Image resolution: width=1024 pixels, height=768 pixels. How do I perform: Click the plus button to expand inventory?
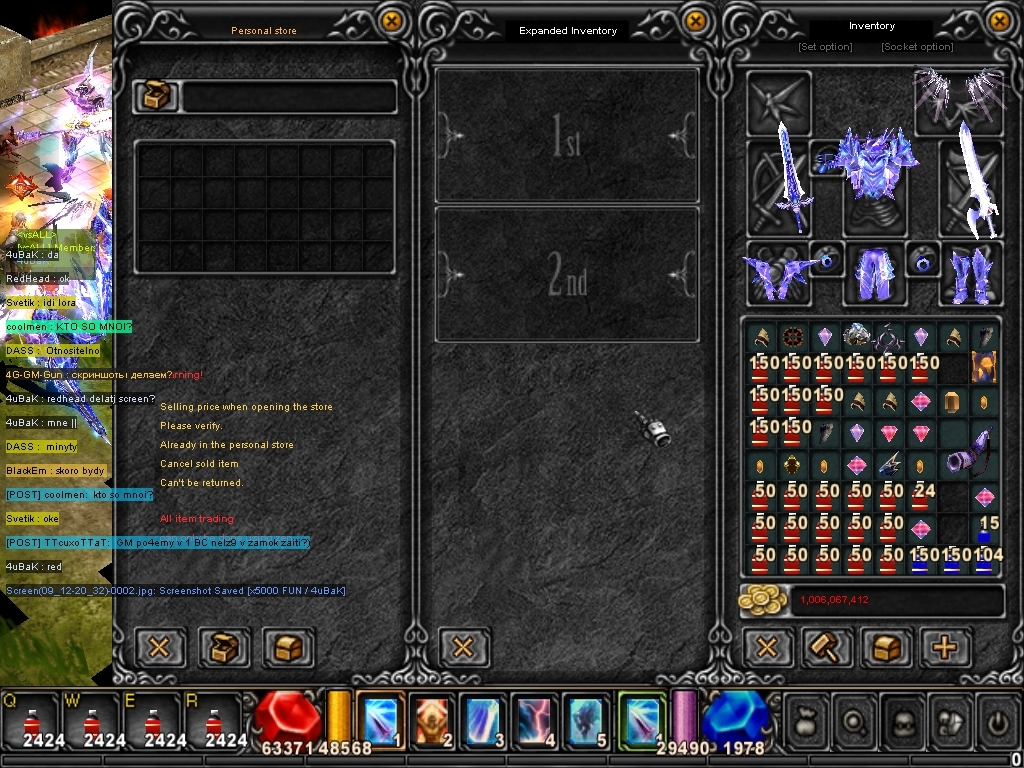(944, 647)
